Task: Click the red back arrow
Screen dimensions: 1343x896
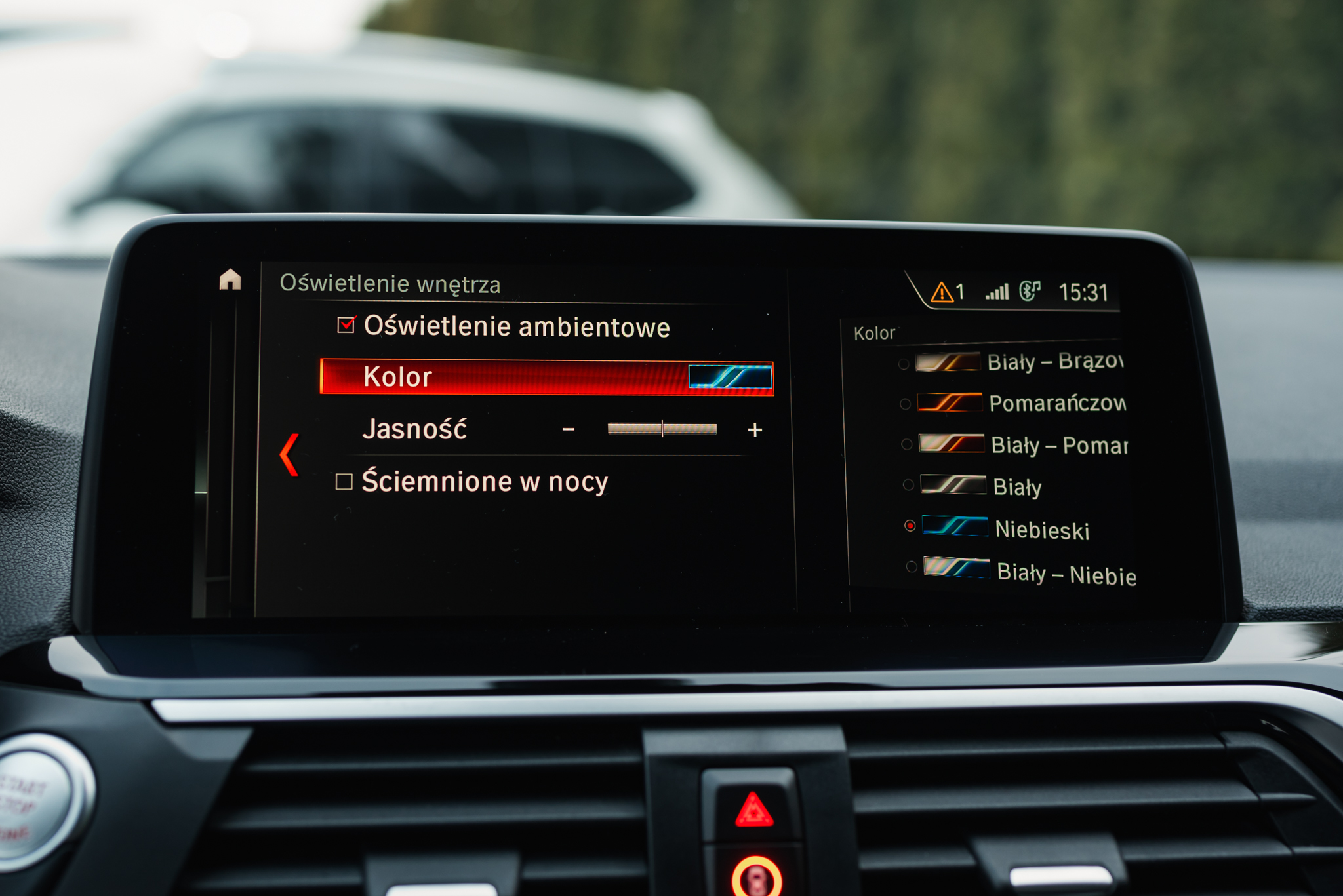Action: pyautogui.click(x=289, y=454)
